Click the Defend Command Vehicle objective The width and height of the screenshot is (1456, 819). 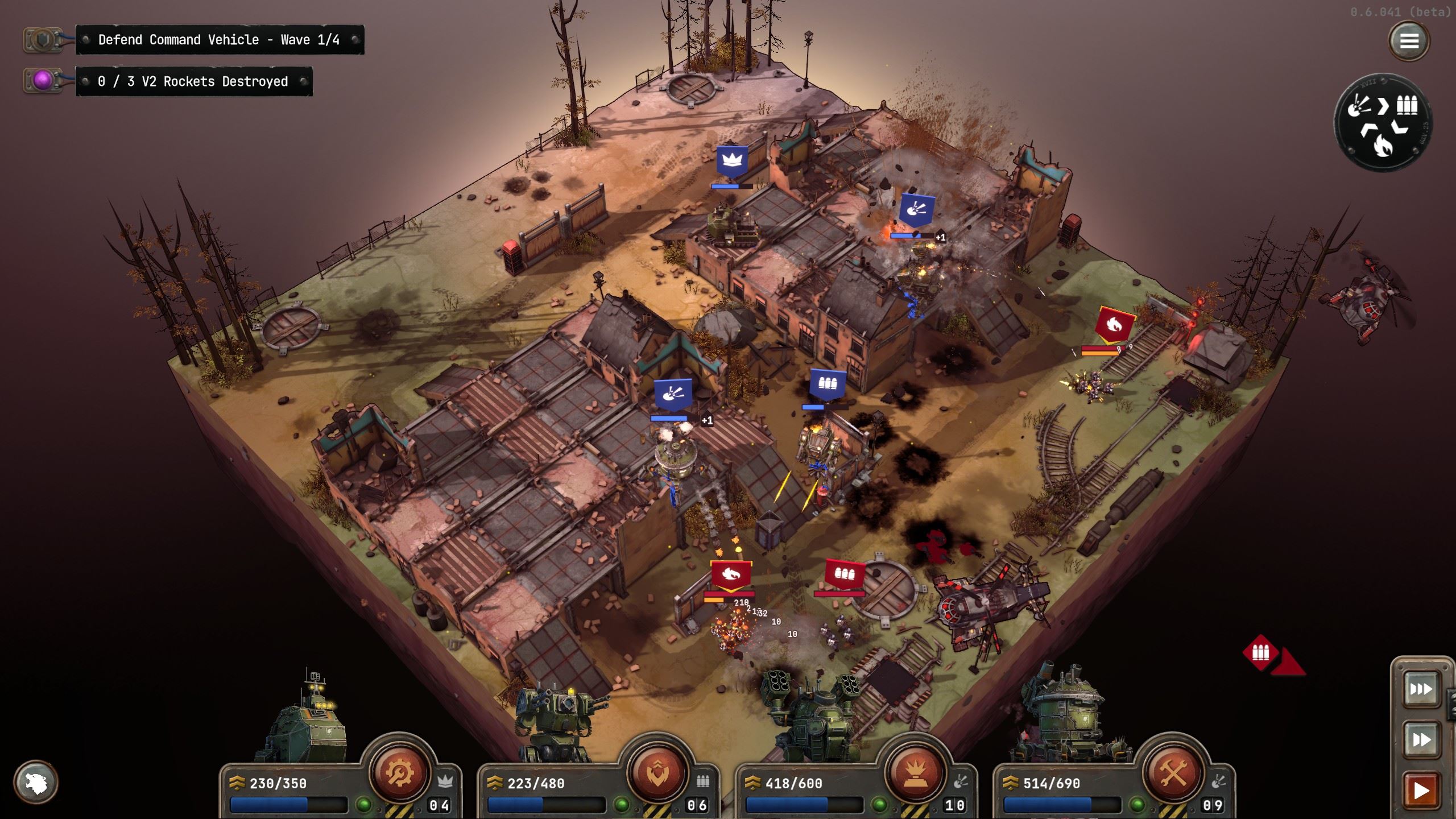[x=219, y=40]
